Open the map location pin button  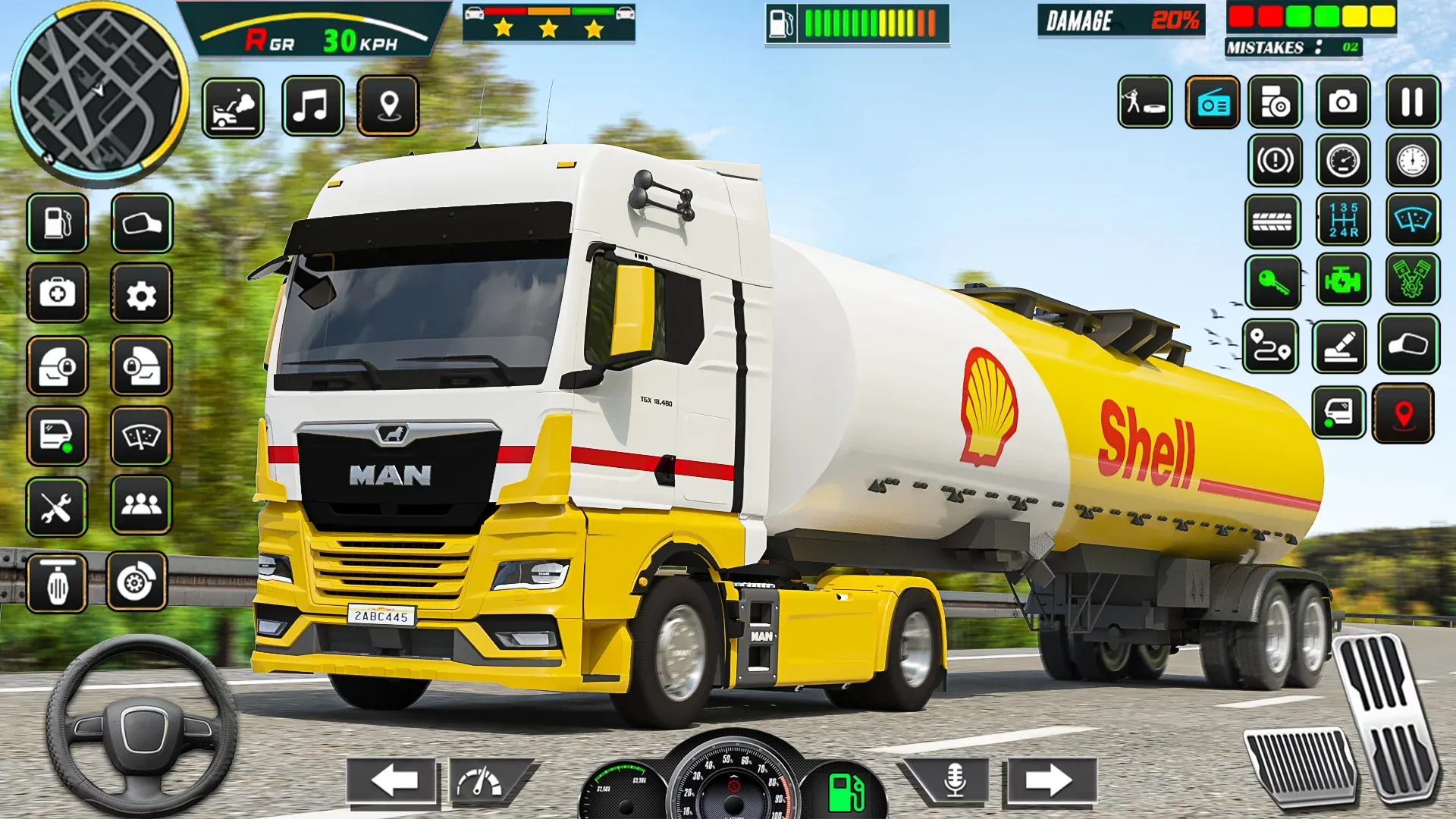(x=388, y=106)
